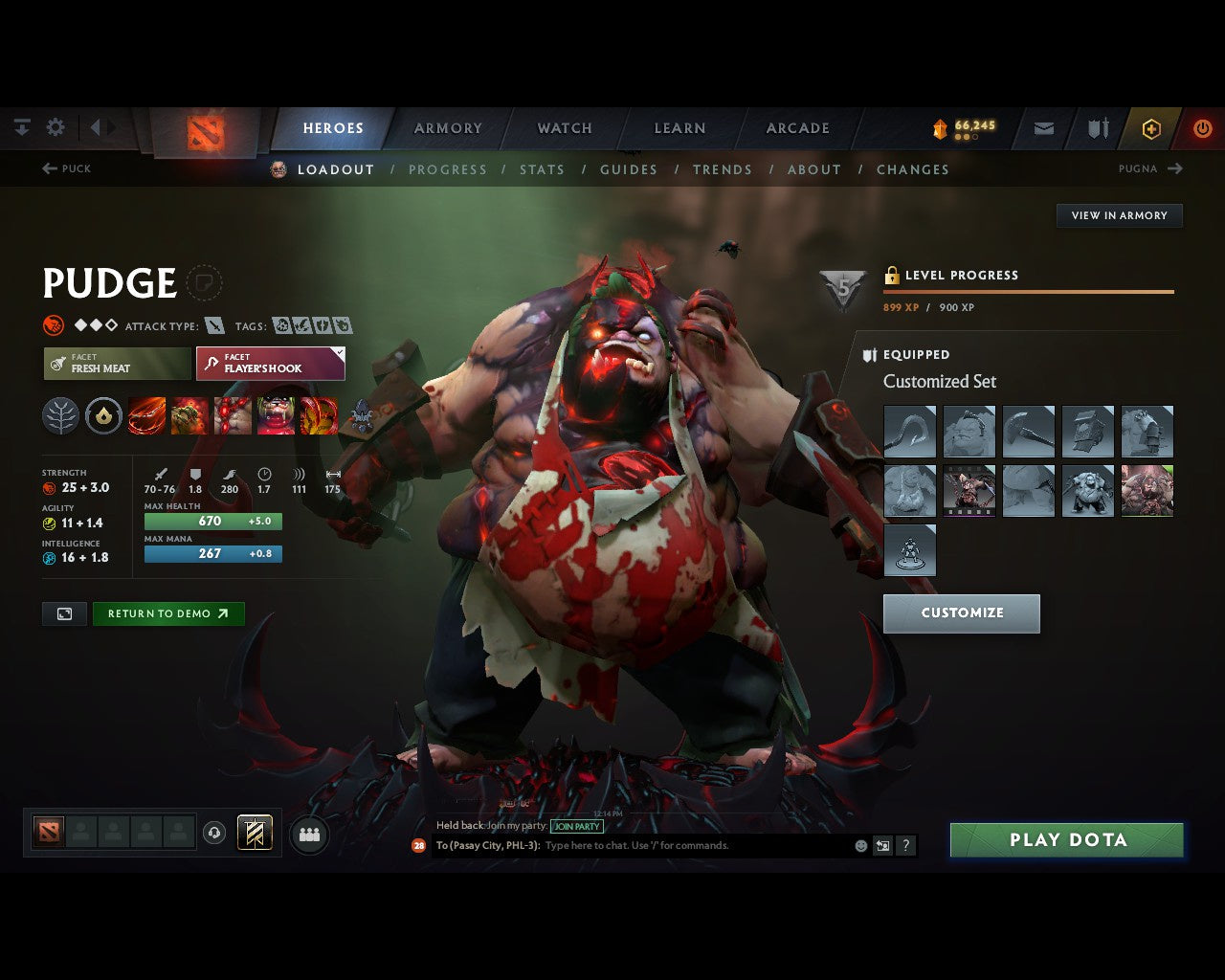This screenshot has height=980, width=1225.
Task: Click the XP level progress bar
Action: pos(1028,290)
